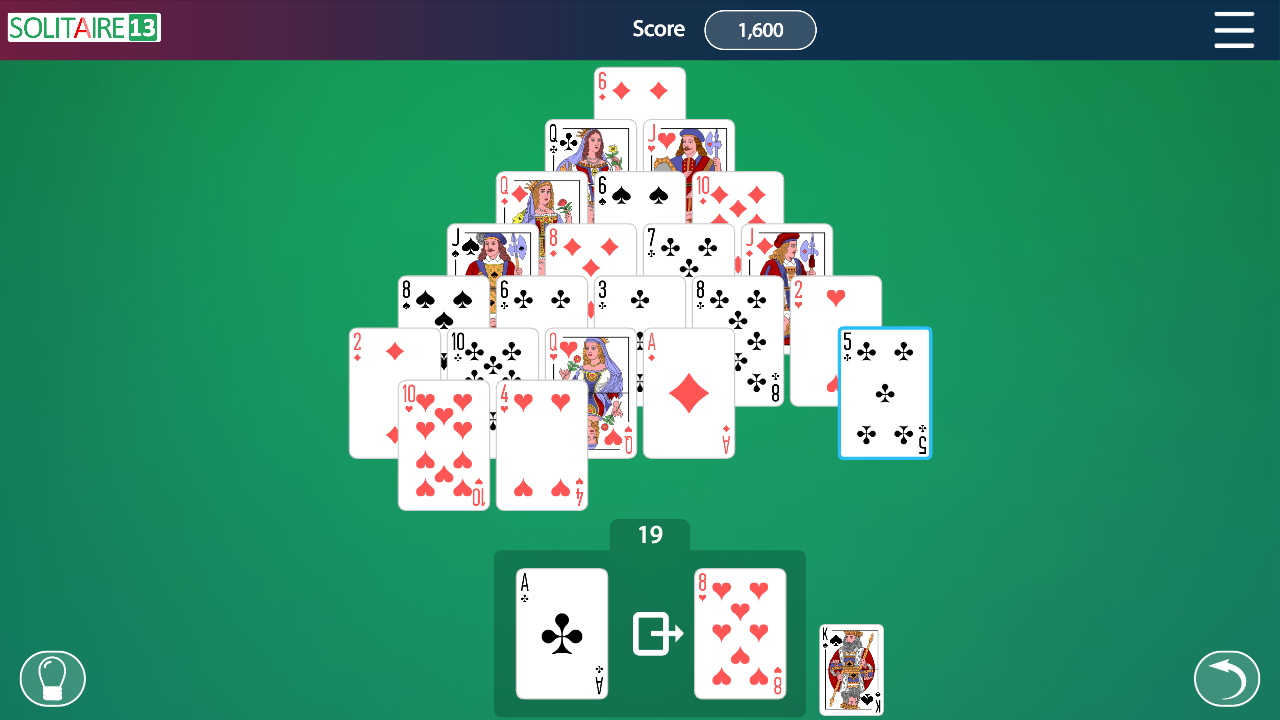Image resolution: width=1280 pixels, height=720 pixels.
Task: Click the Score display pill
Action: click(x=760, y=30)
